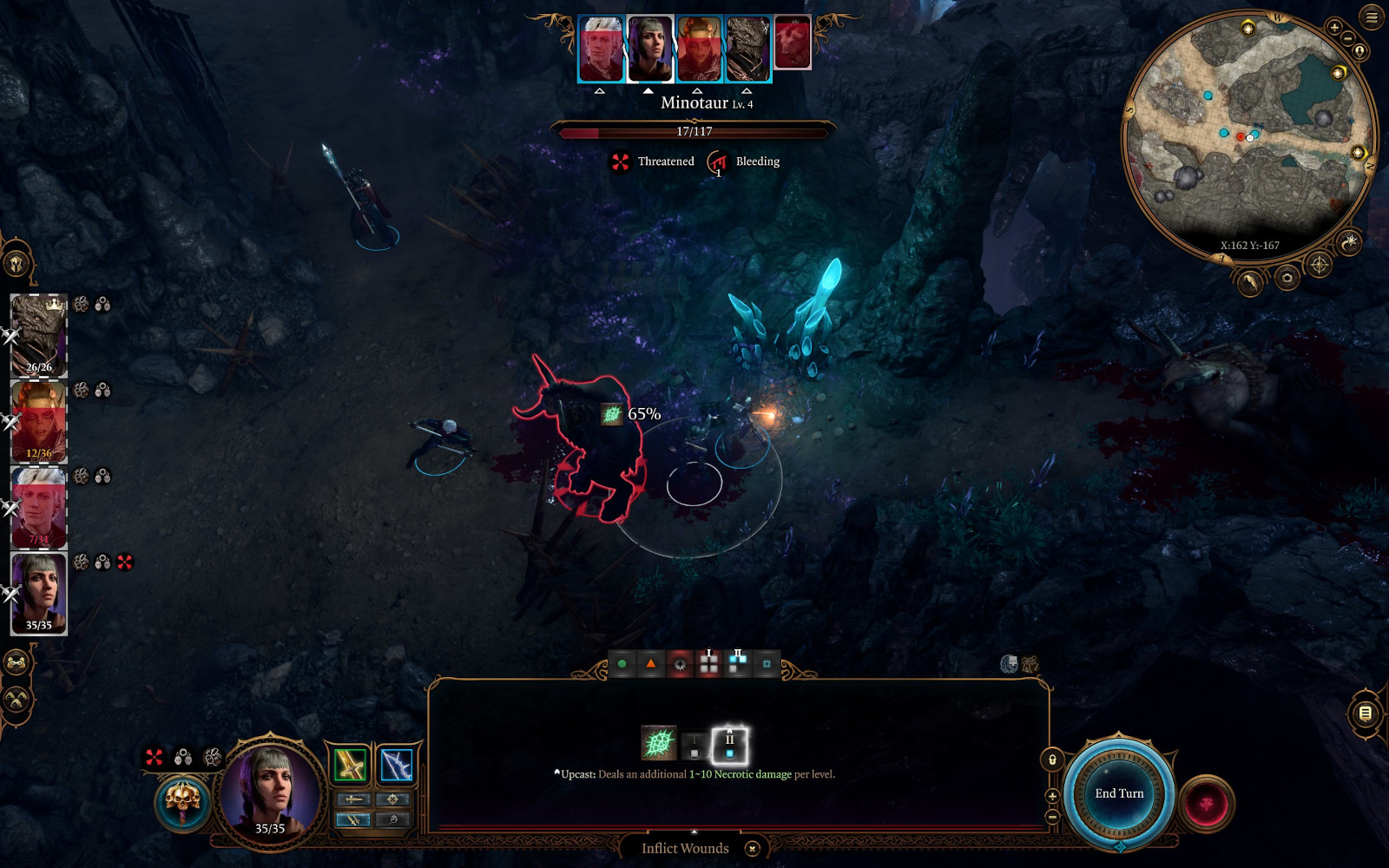
Task: End the current turn
Action: pyautogui.click(x=1118, y=793)
